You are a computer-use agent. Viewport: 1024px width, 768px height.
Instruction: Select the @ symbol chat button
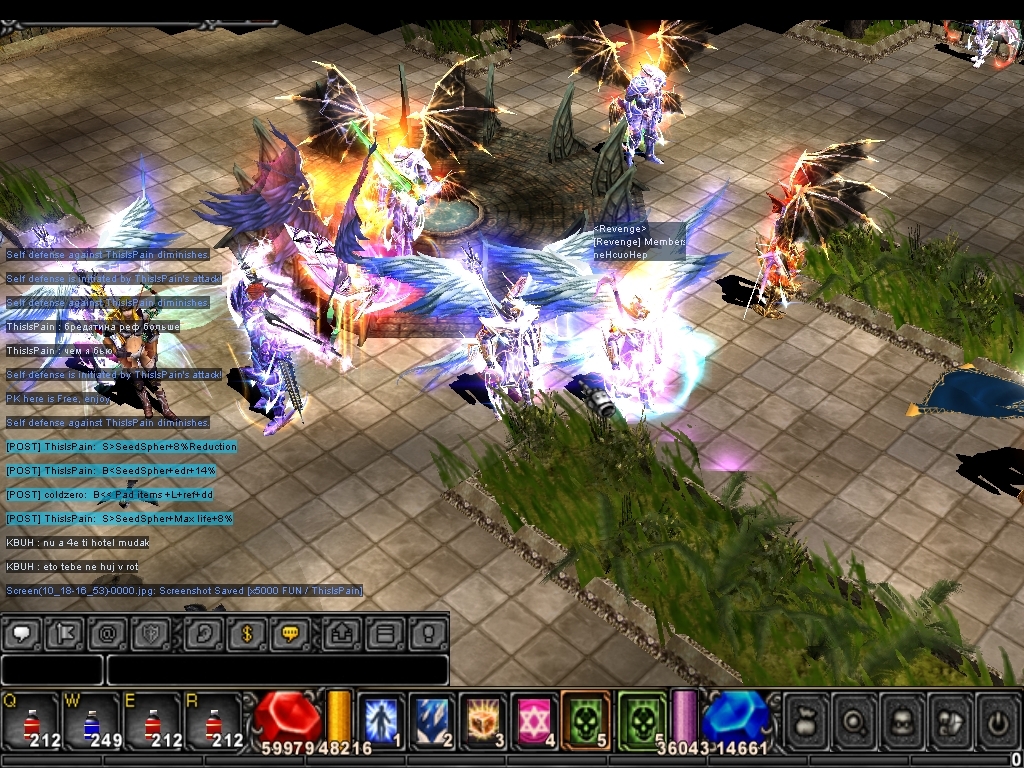pyautogui.click(x=107, y=633)
